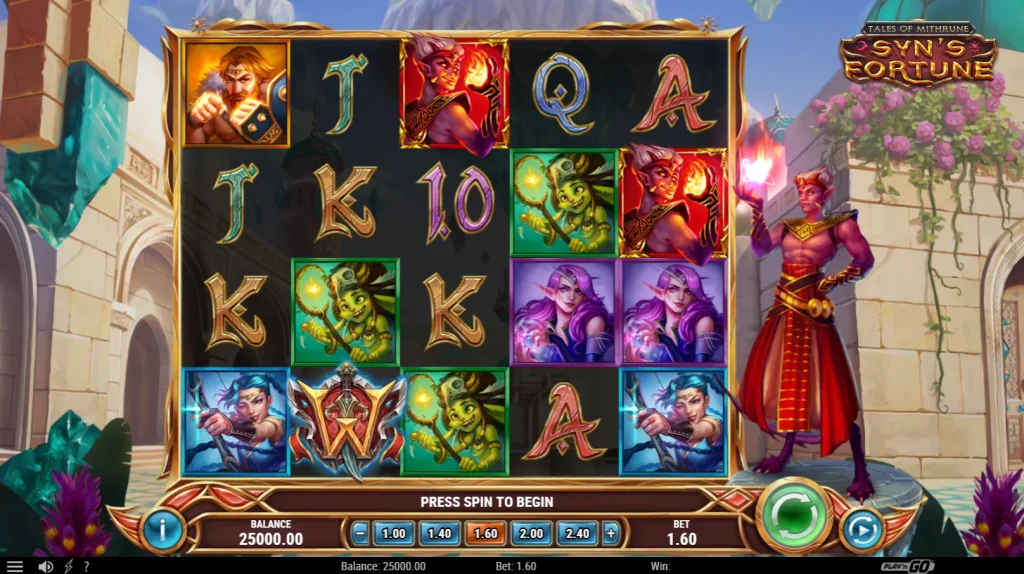The image size is (1024, 574).
Task: Open the question mark help page
Action: (x=86, y=566)
